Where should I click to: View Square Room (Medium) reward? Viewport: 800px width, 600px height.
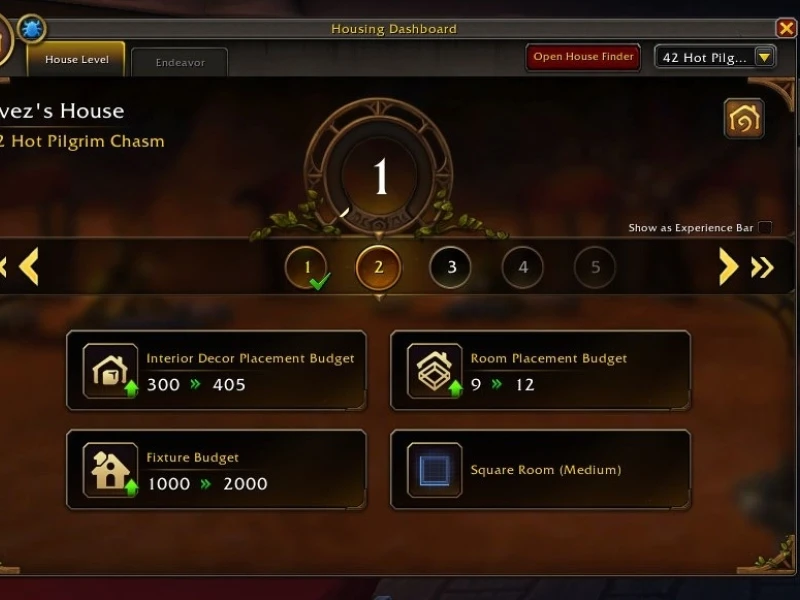pos(540,470)
